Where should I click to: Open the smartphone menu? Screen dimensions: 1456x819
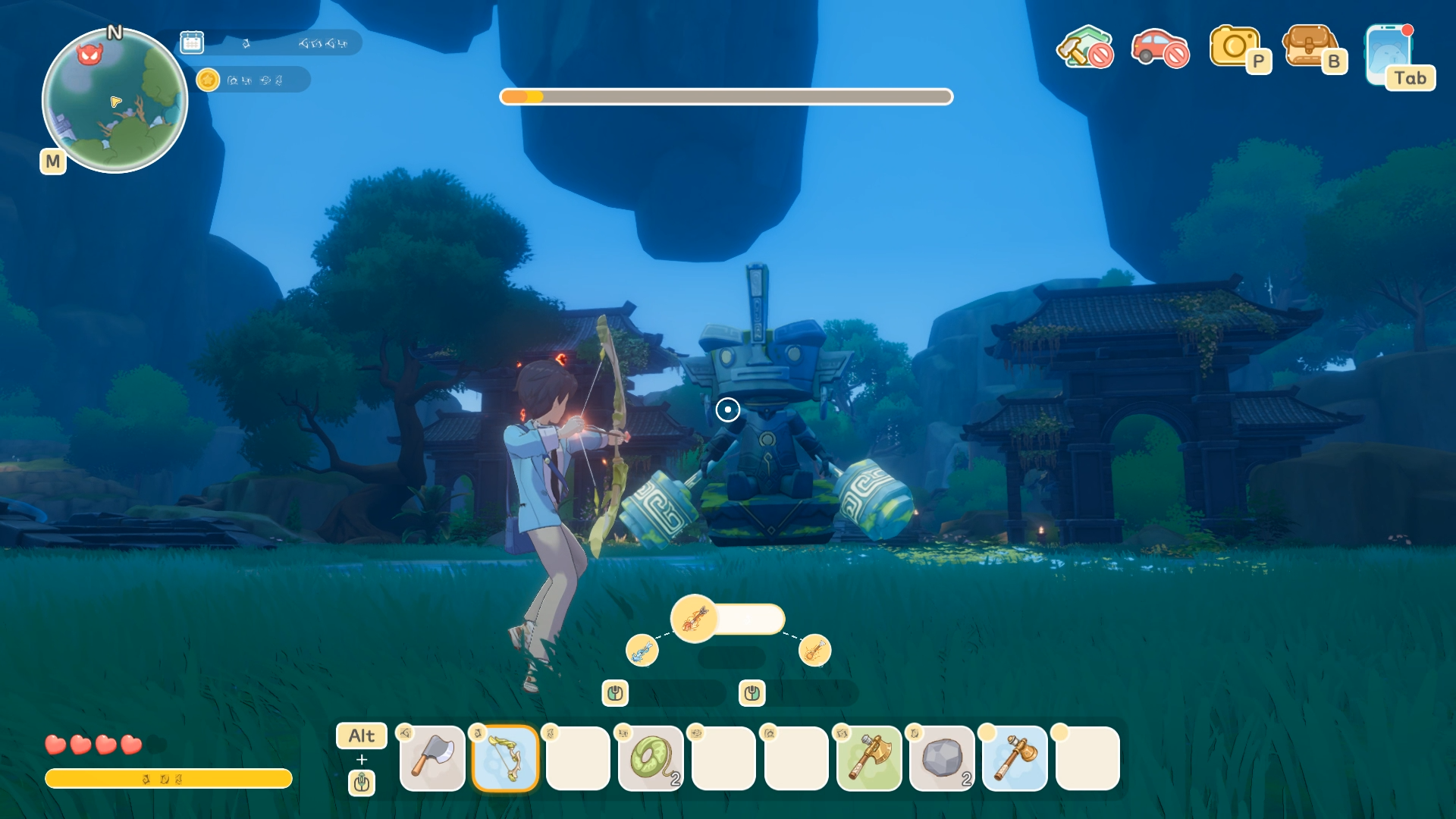[x=1389, y=55]
